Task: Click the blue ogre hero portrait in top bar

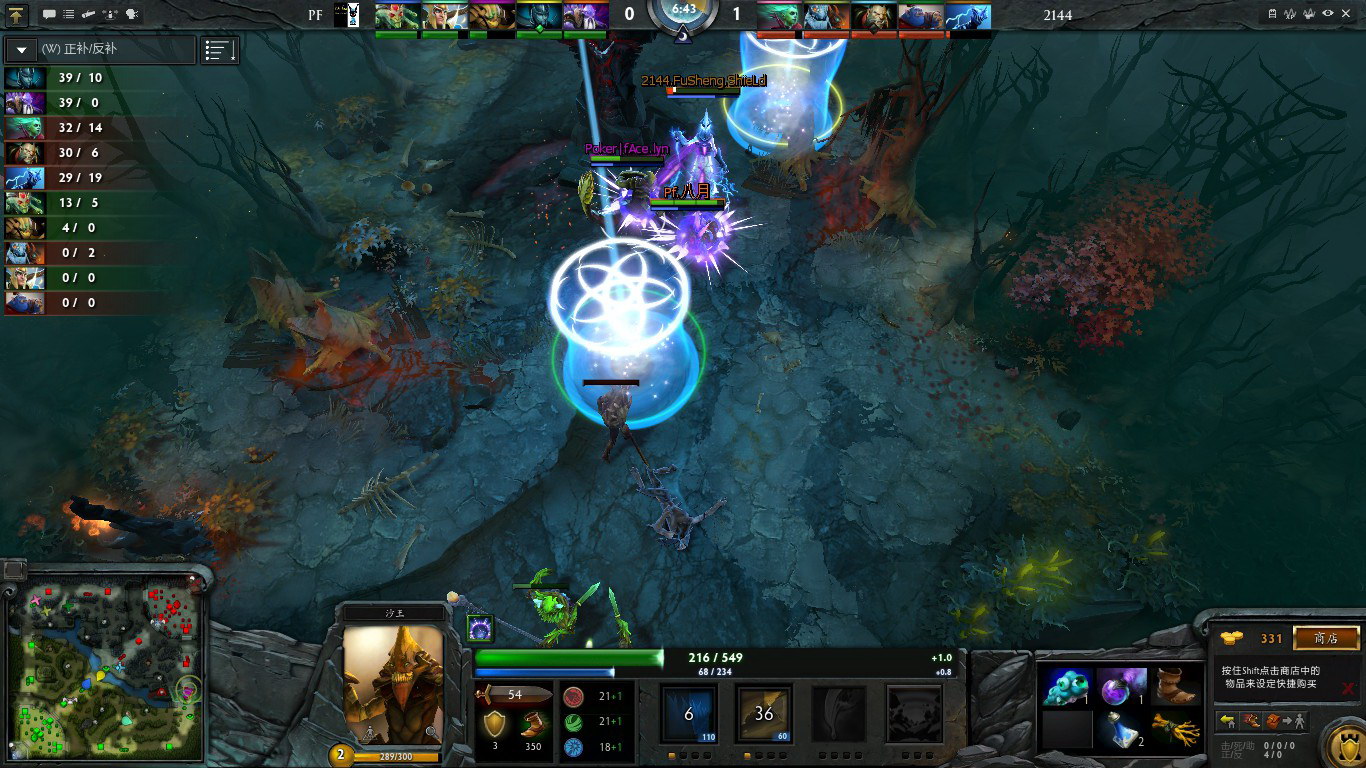Action: point(920,16)
